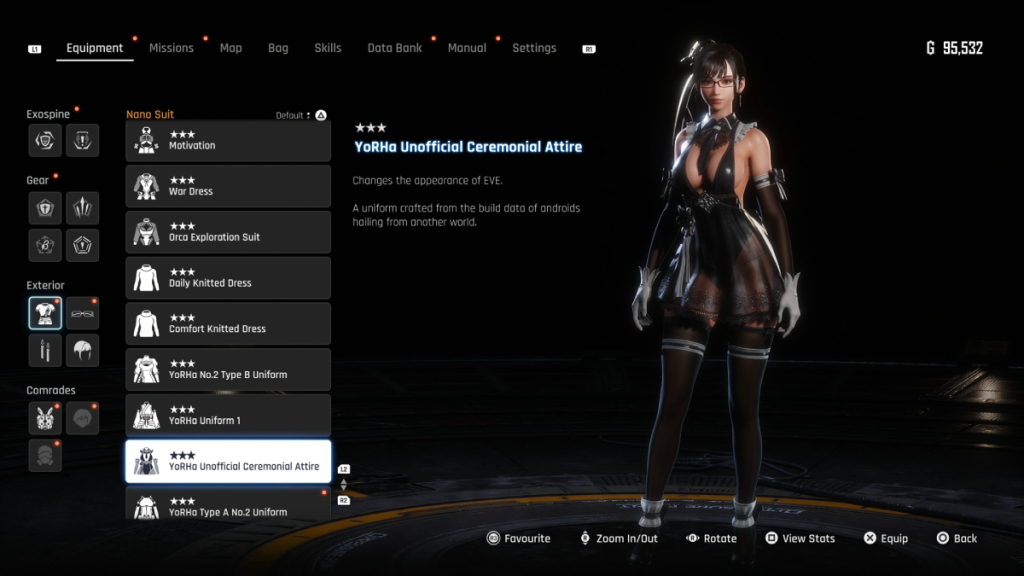The width and height of the screenshot is (1024, 576).
Task: Choose the War Dress suit
Action: click(x=228, y=187)
